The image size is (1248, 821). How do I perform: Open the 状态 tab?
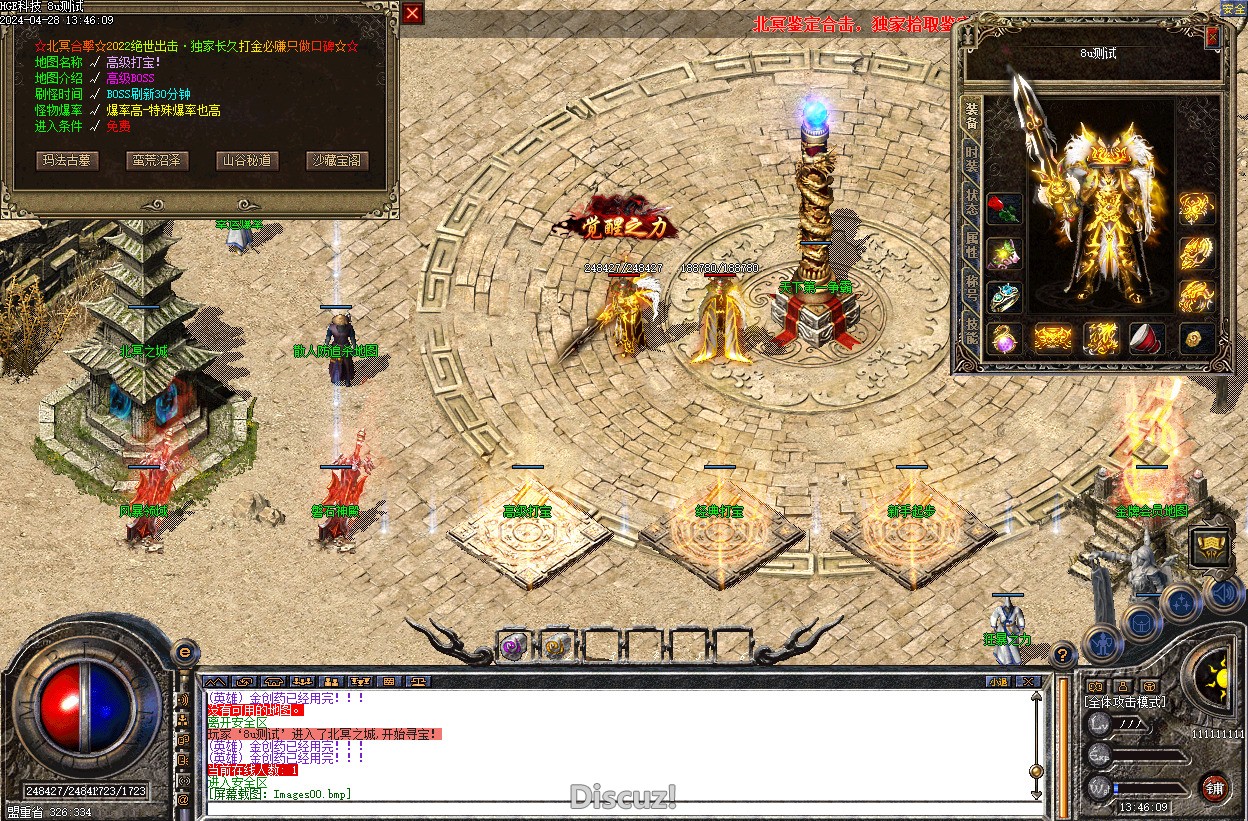[x=971, y=196]
